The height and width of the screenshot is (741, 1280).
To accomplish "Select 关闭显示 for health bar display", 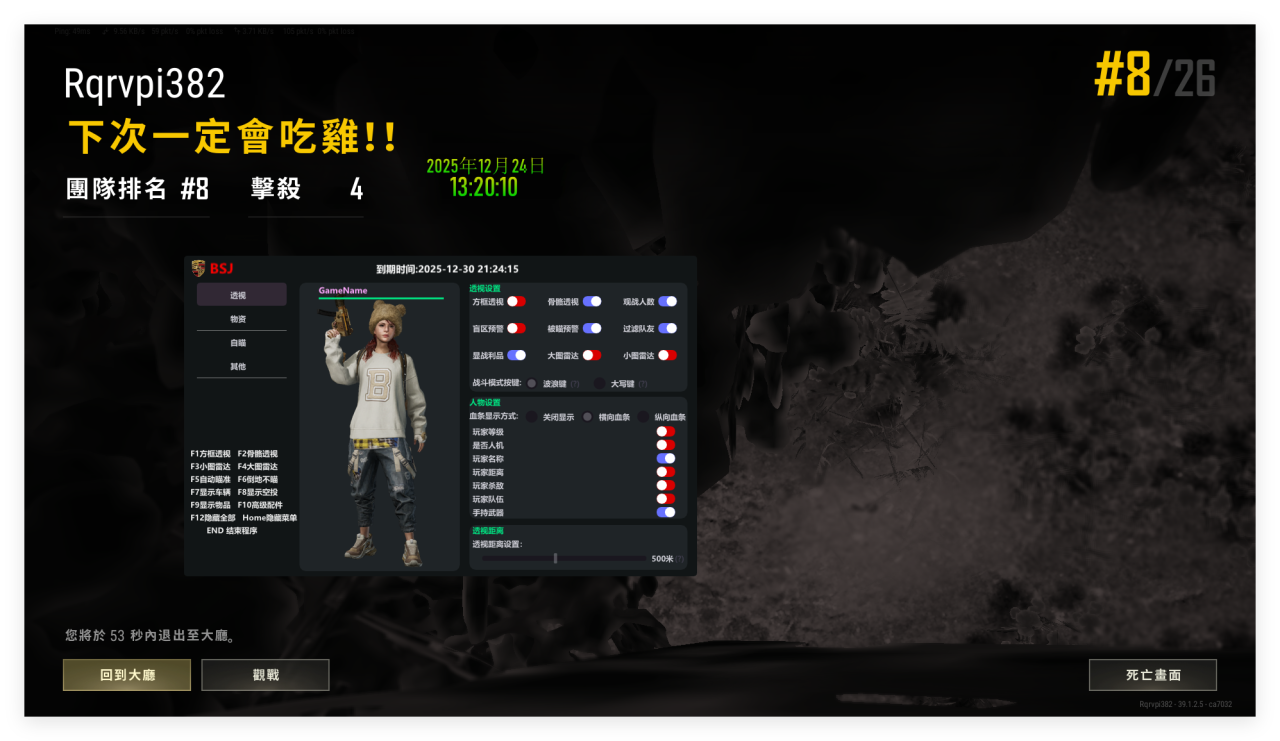I will pos(530,416).
